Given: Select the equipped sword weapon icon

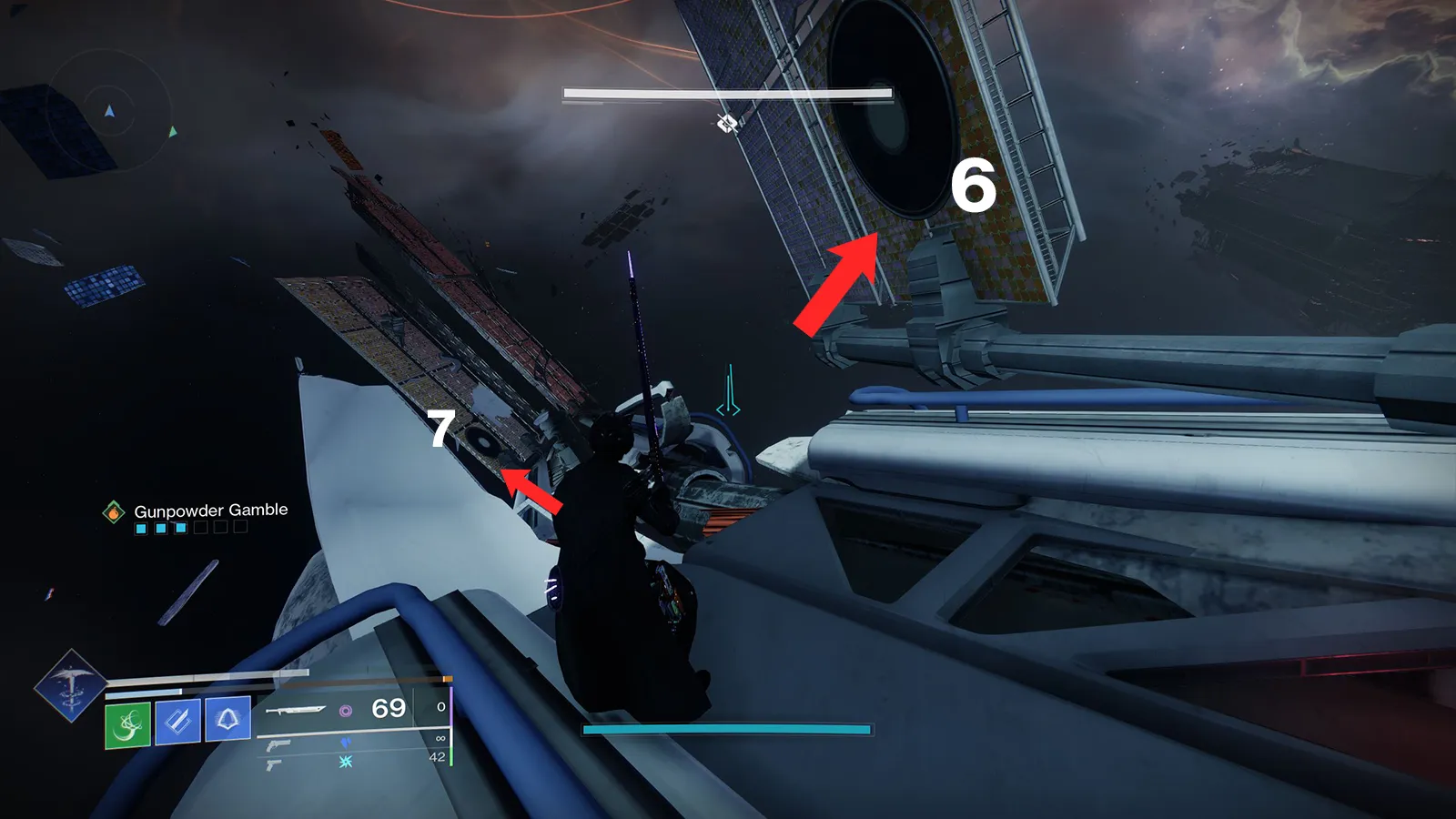Looking at the screenshot, I should 295,709.
